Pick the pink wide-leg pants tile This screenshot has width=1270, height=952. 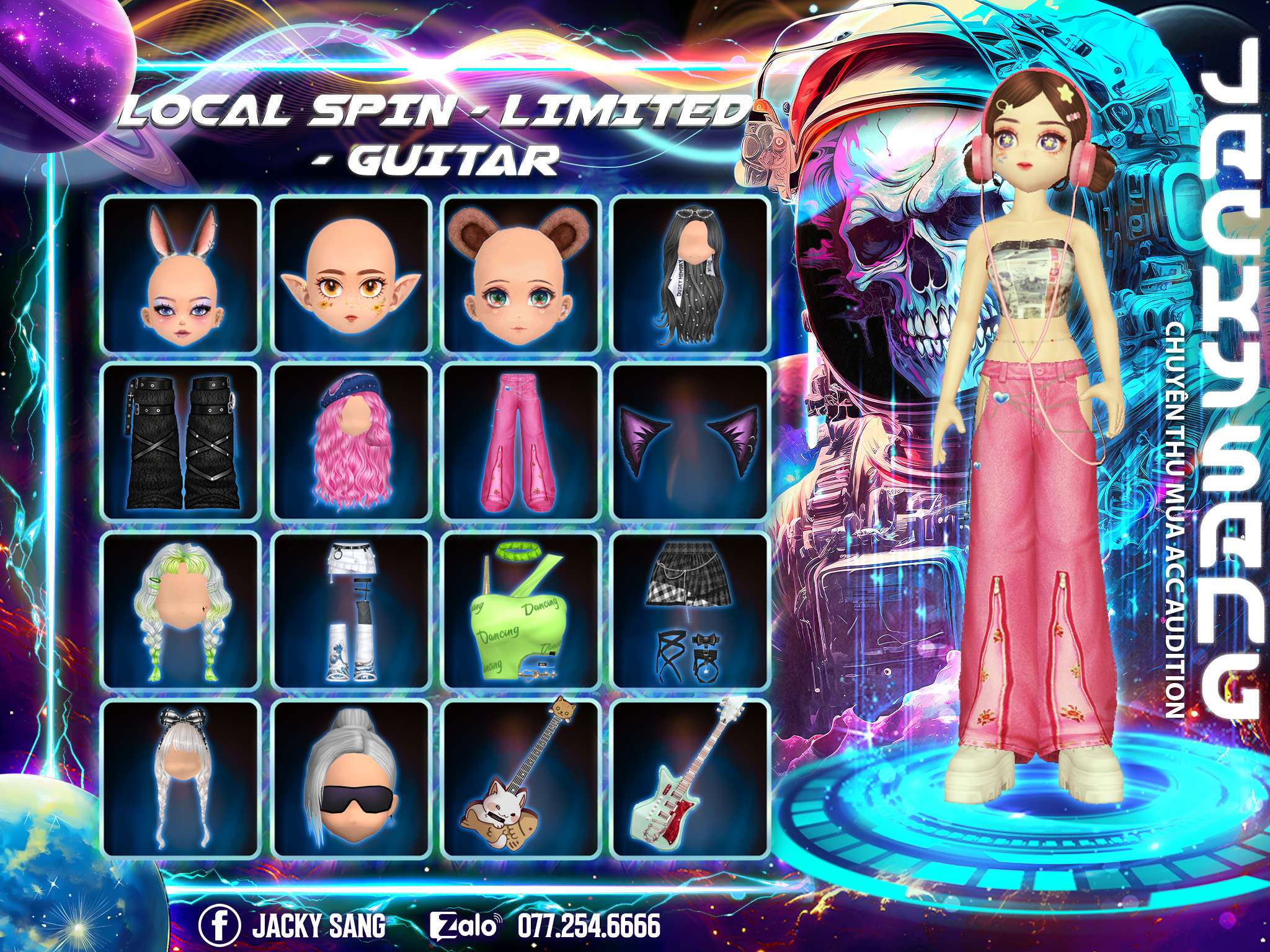[x=521, y=442]
